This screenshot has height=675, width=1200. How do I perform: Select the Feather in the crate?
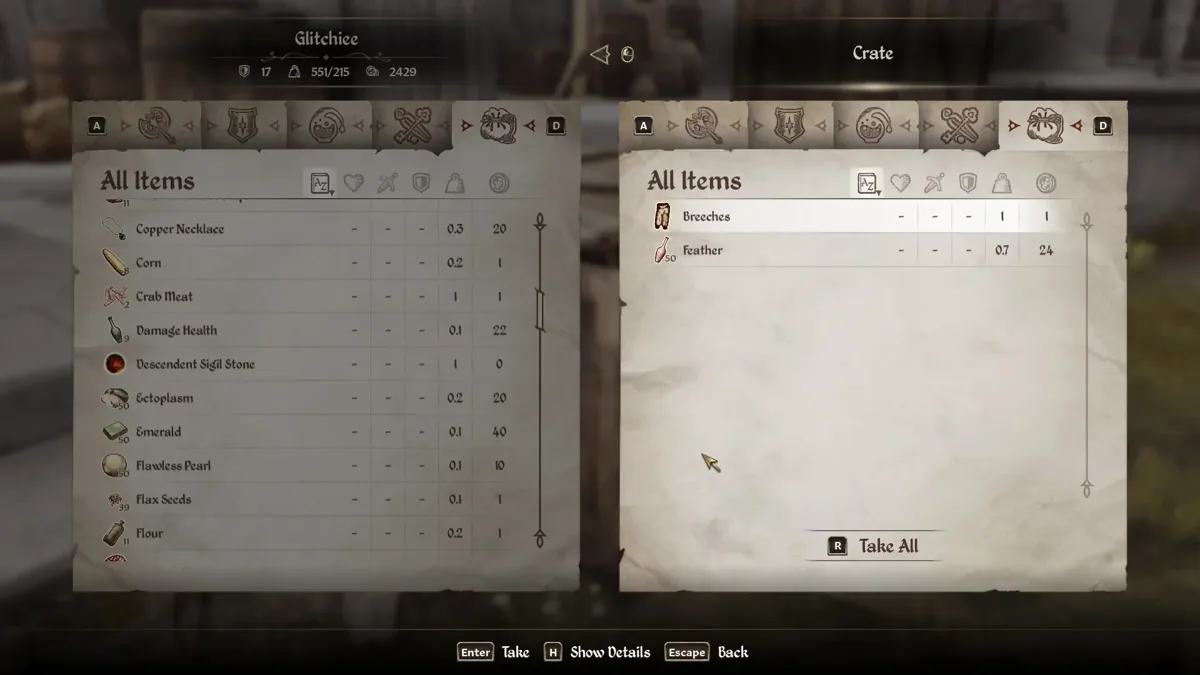tap(702, 251)
